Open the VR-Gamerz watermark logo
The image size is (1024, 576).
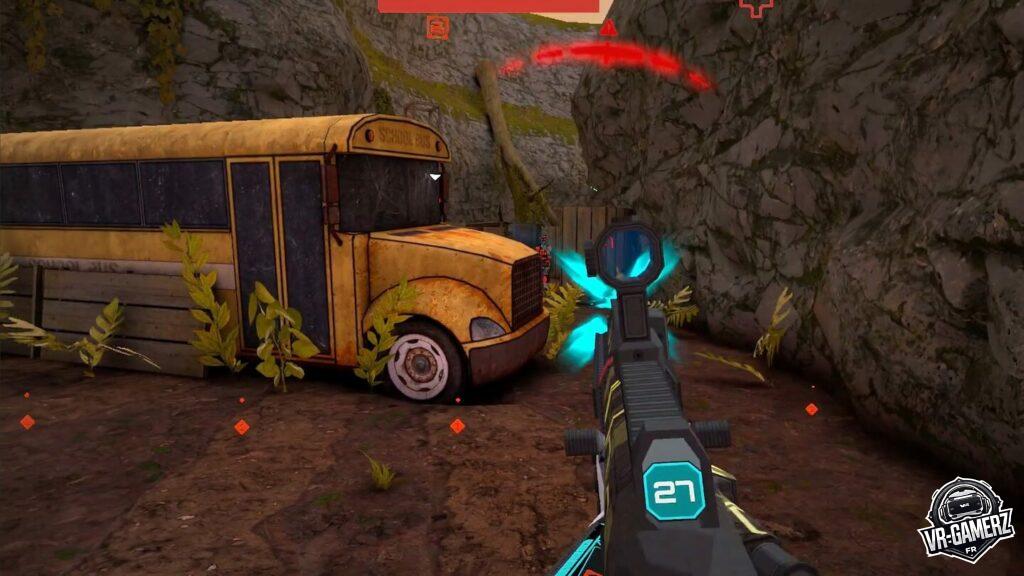tap(965, 521)
